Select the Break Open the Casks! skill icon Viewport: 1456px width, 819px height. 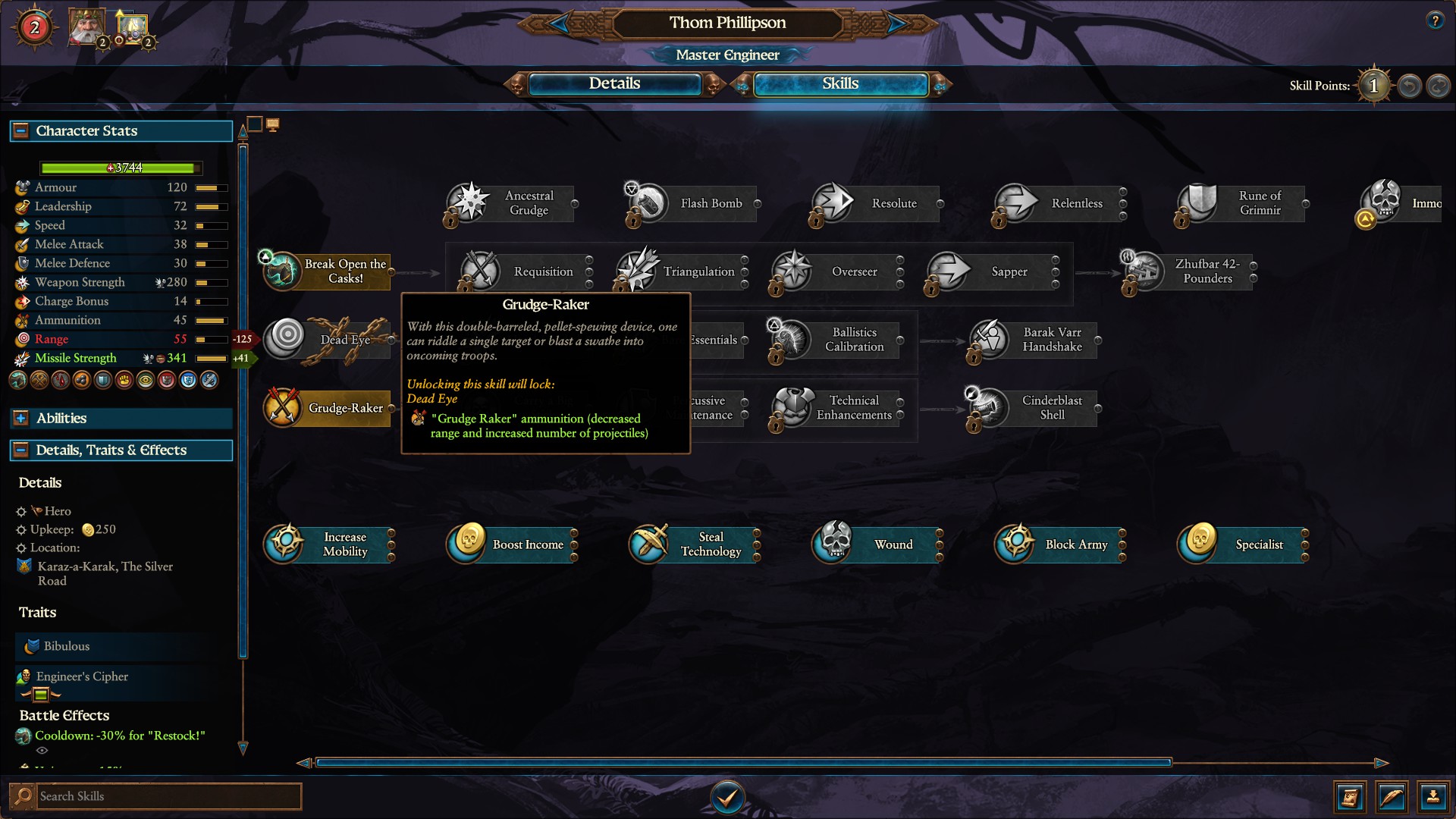coord(281,271)
